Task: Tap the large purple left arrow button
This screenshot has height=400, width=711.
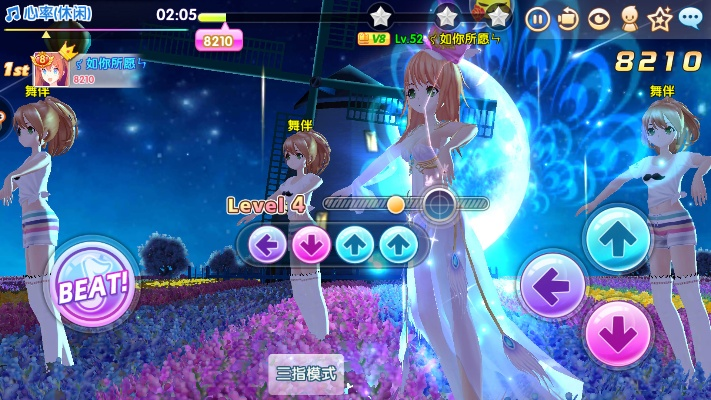Action: 553,286
